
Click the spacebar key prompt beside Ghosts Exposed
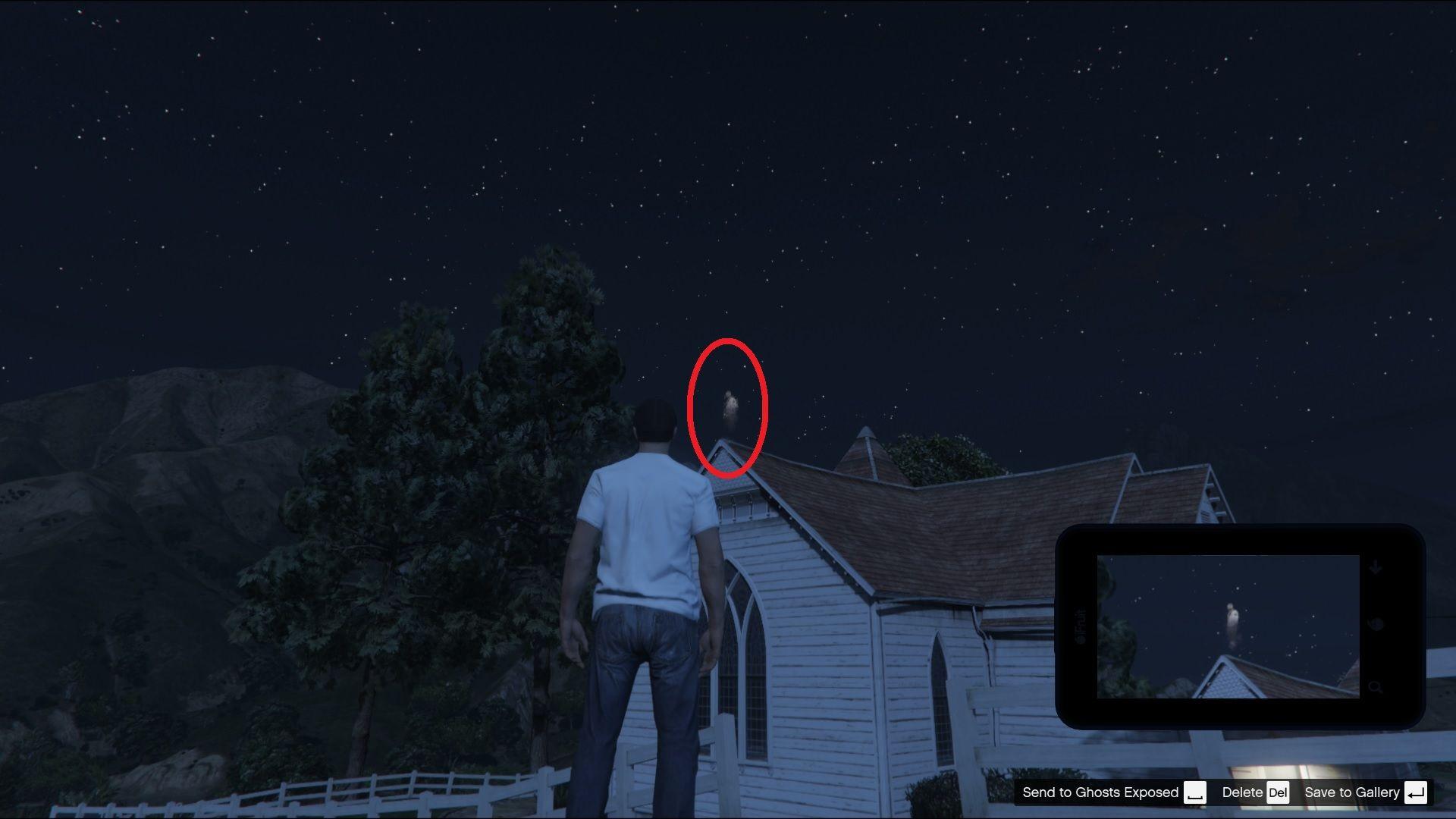tap(1195, 792)
